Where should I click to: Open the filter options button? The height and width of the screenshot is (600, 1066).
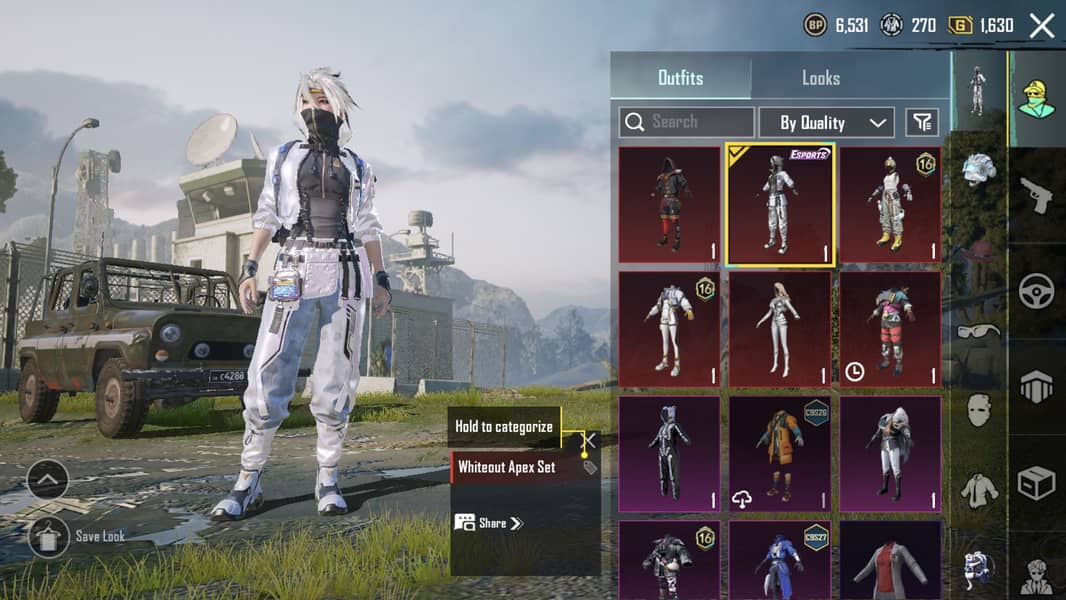(922, 122)
